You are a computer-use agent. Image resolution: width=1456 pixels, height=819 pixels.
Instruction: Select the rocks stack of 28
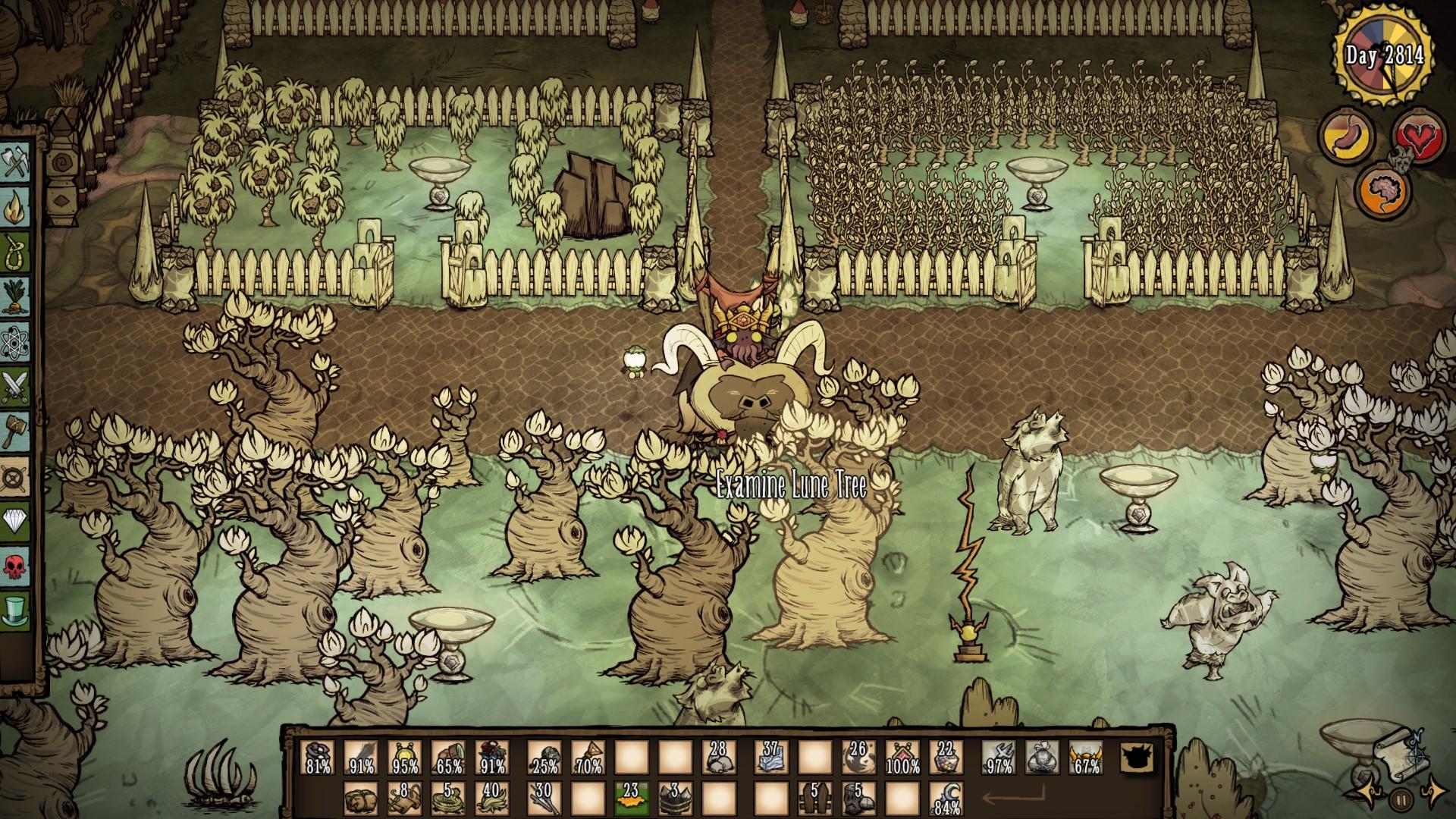(719, 757)
